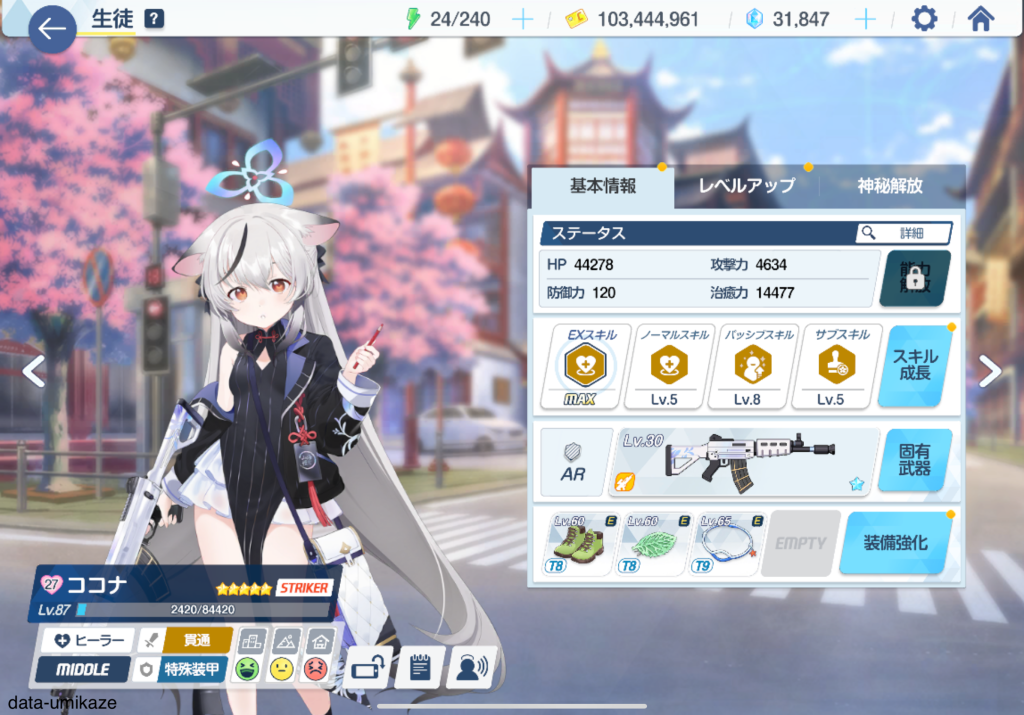Screen dimensions: 1024x715
Task: Show status details with 詳細 button
Action: pos(903,233)
